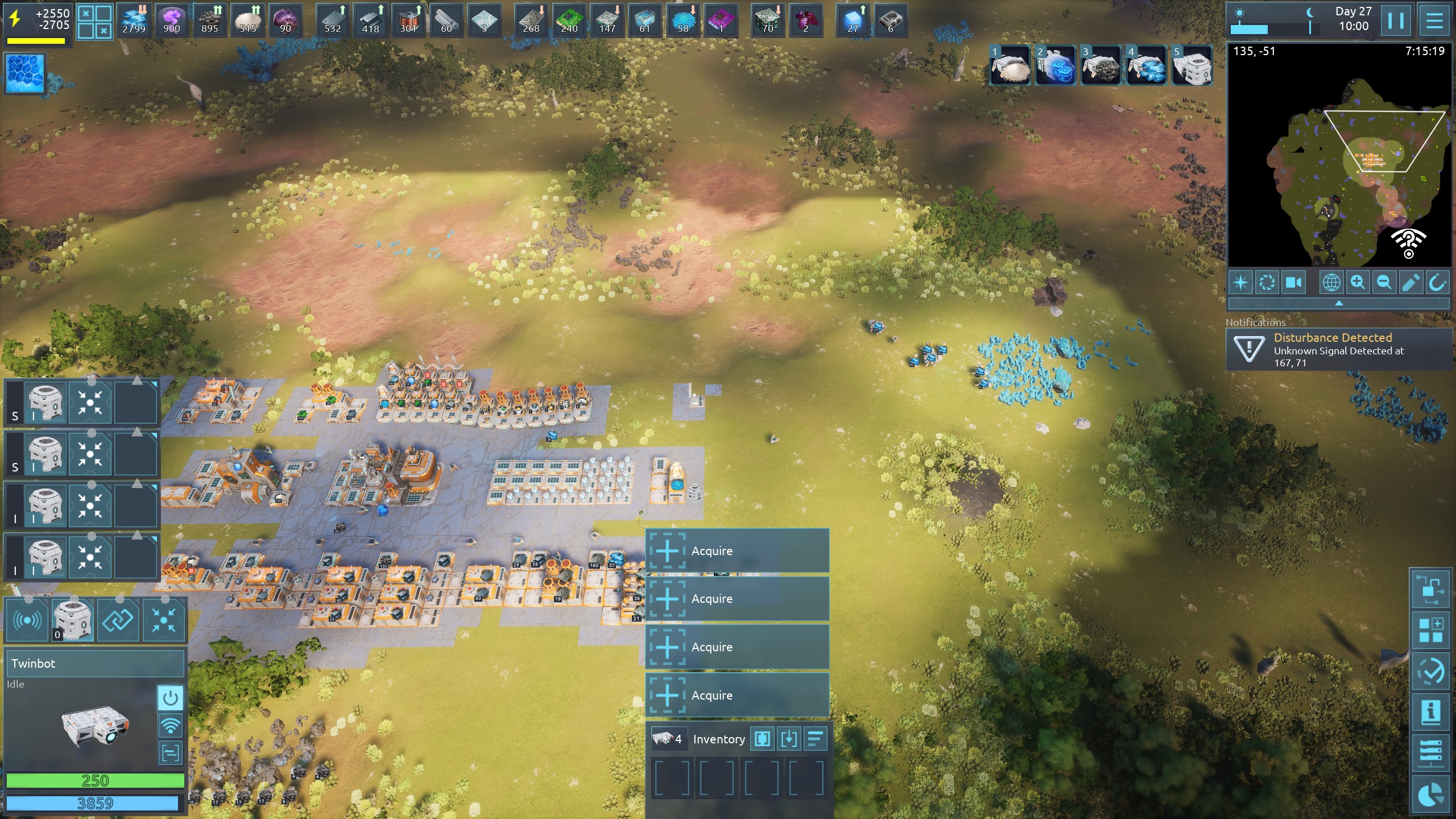Collapse the minimap with the arrow bar
The image size is (1456, 819).
coord(1339,303)
